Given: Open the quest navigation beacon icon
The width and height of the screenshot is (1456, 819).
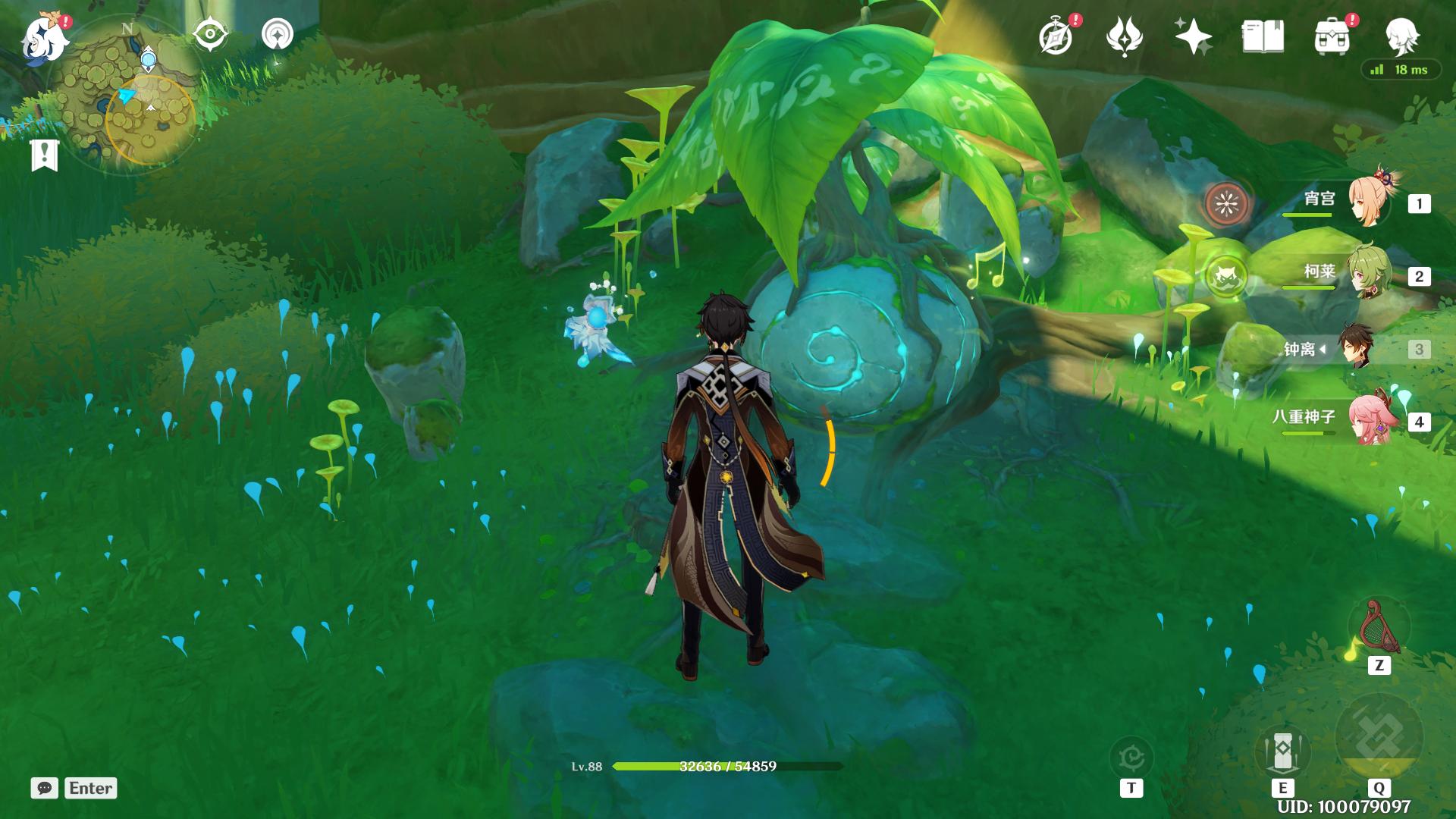Looking at the screenshot, I should [278, 35].
